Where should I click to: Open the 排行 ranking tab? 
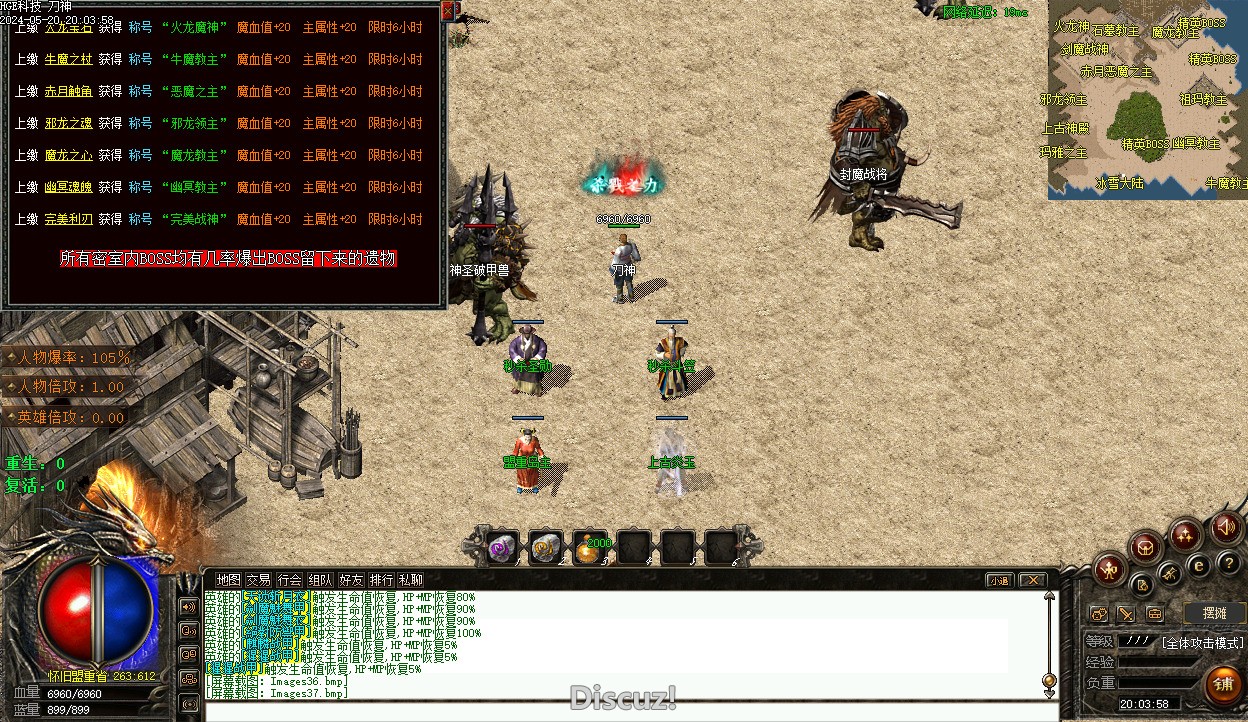[381, 580]
